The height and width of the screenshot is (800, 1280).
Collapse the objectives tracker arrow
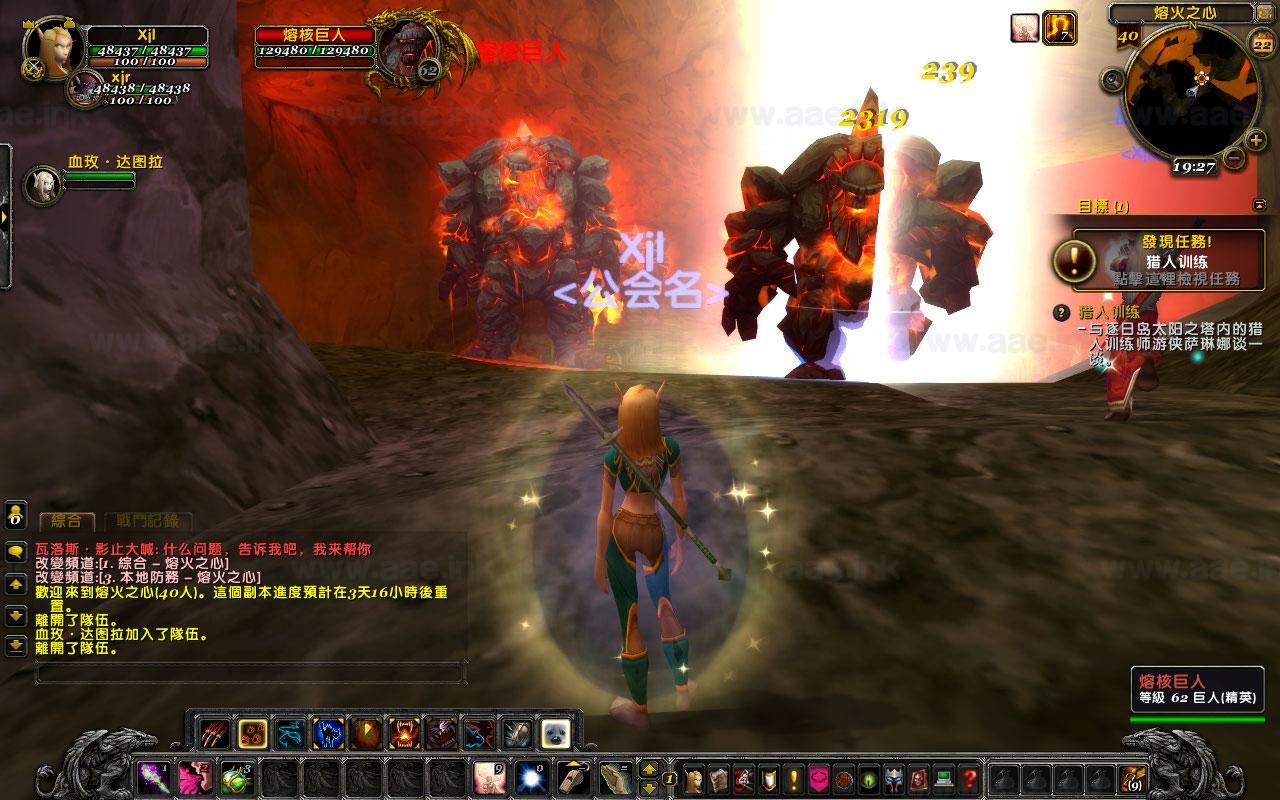pyautogui.click(x=1259, y=205)
